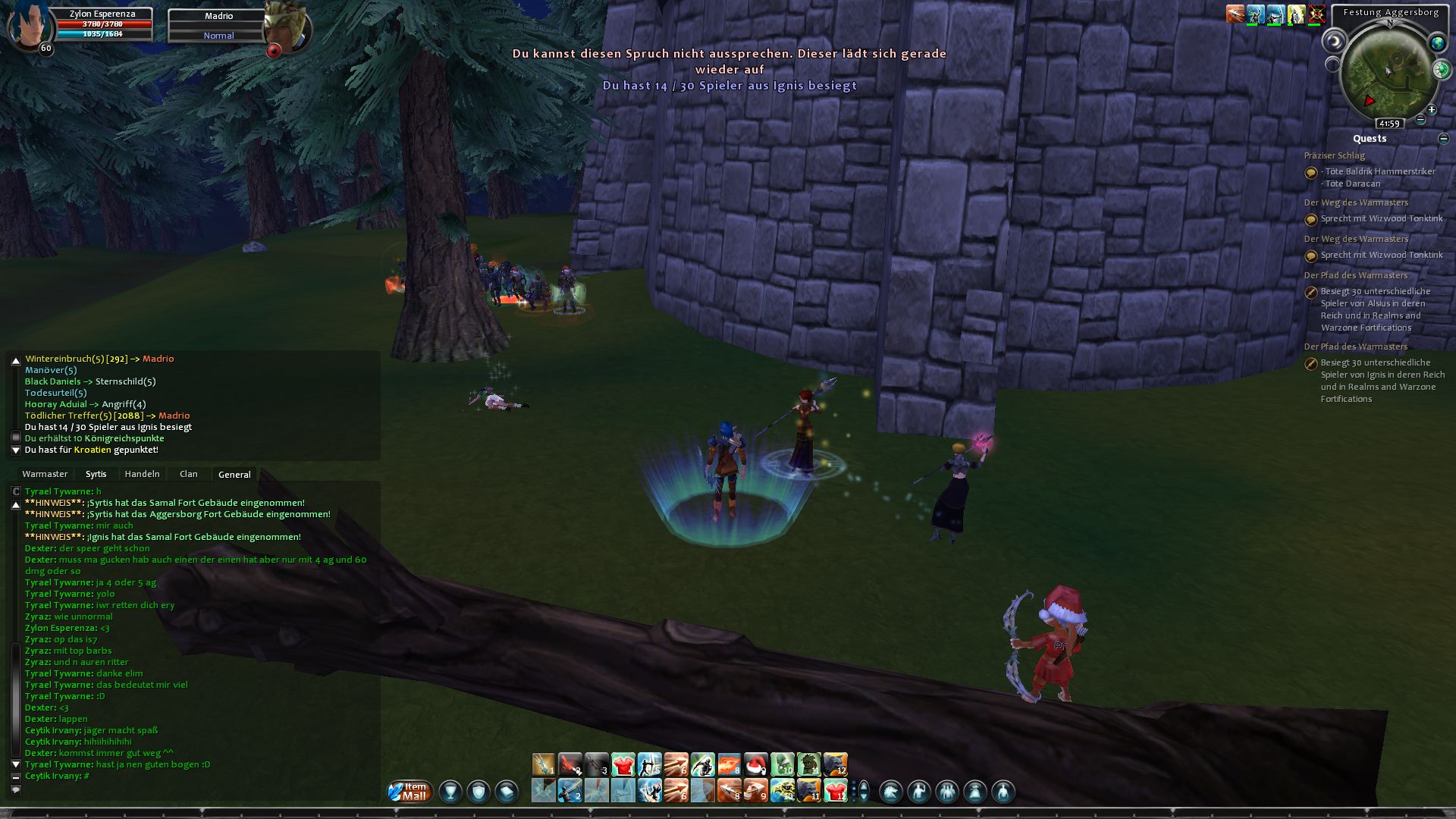Click the crescent moon button by minimap
The height and width of the screenshot is (819, 1456).
pos(1333,42)
